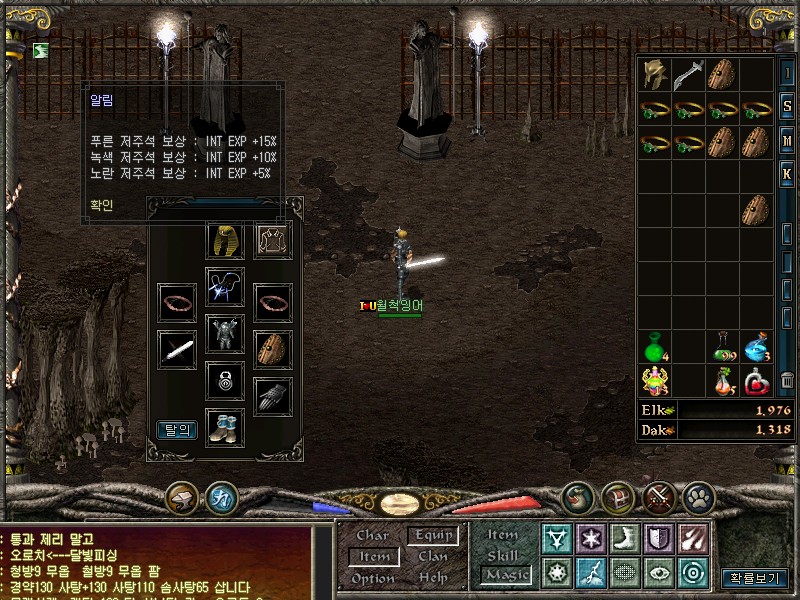
Task: Click the 탈의 undress button
Action: pyautogui.click(x=177, y=430)
